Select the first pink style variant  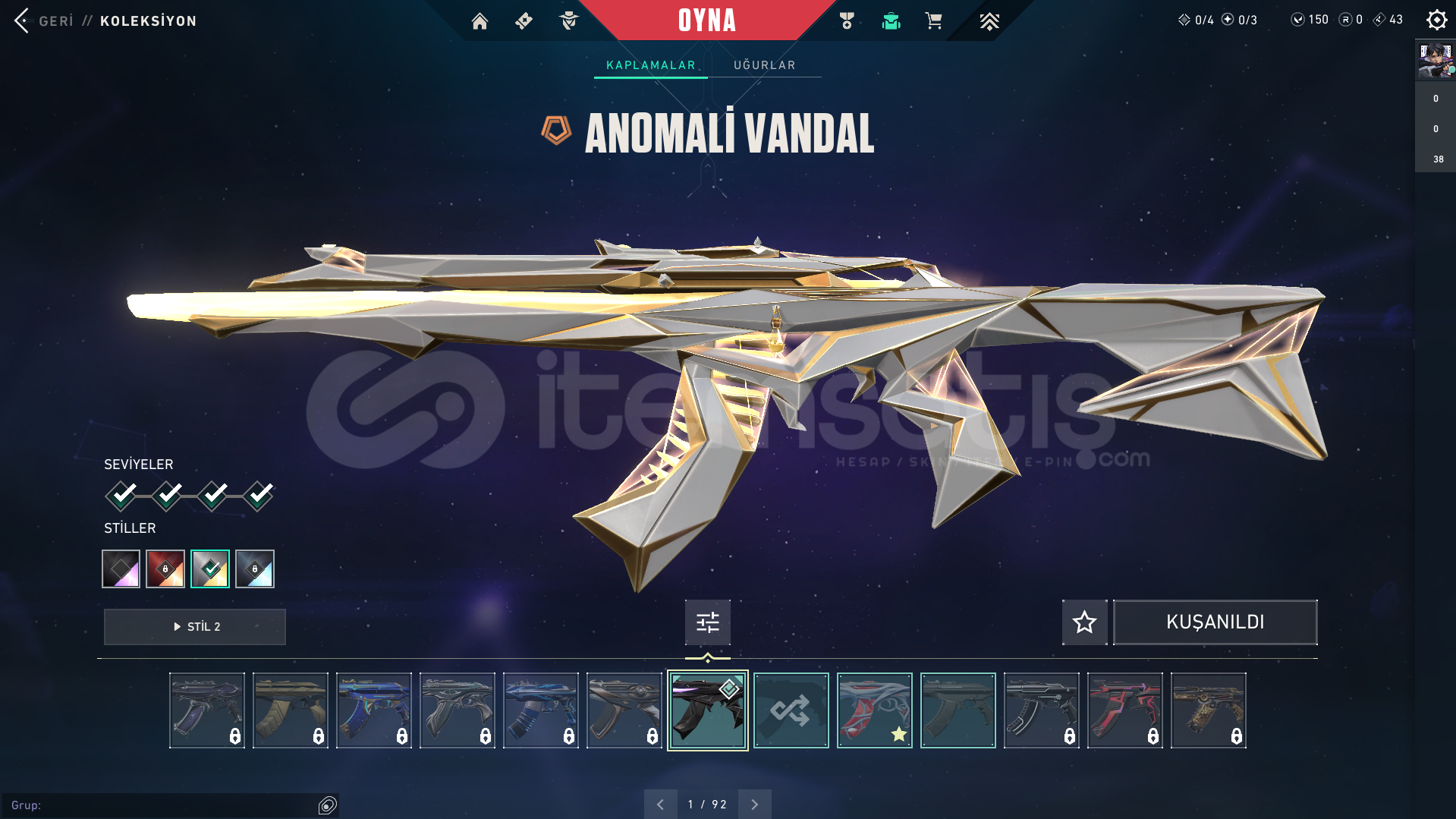[x=120, y=568]
